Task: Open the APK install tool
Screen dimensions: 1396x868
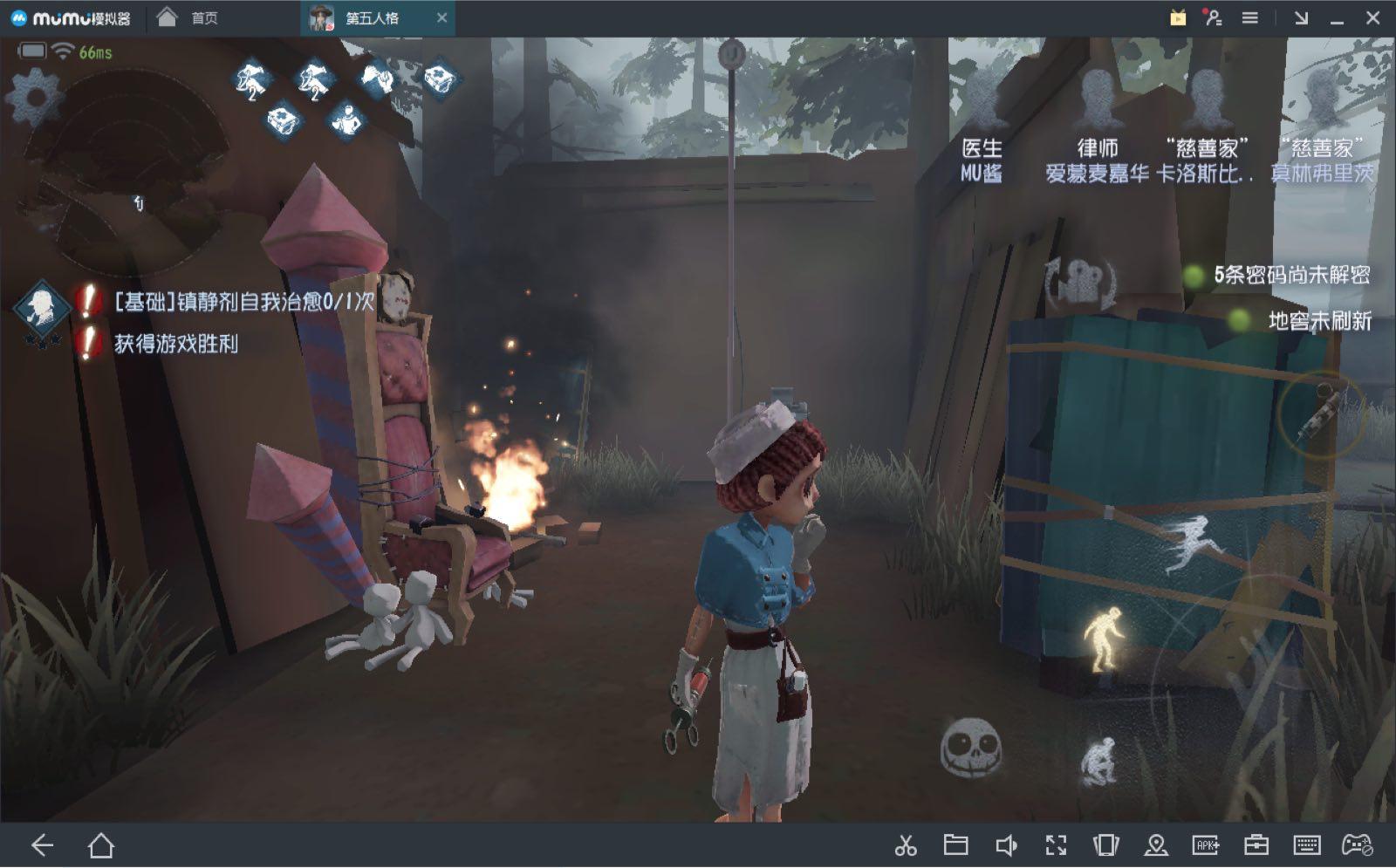Action: pyautogui.click(x=1207, y=844)
